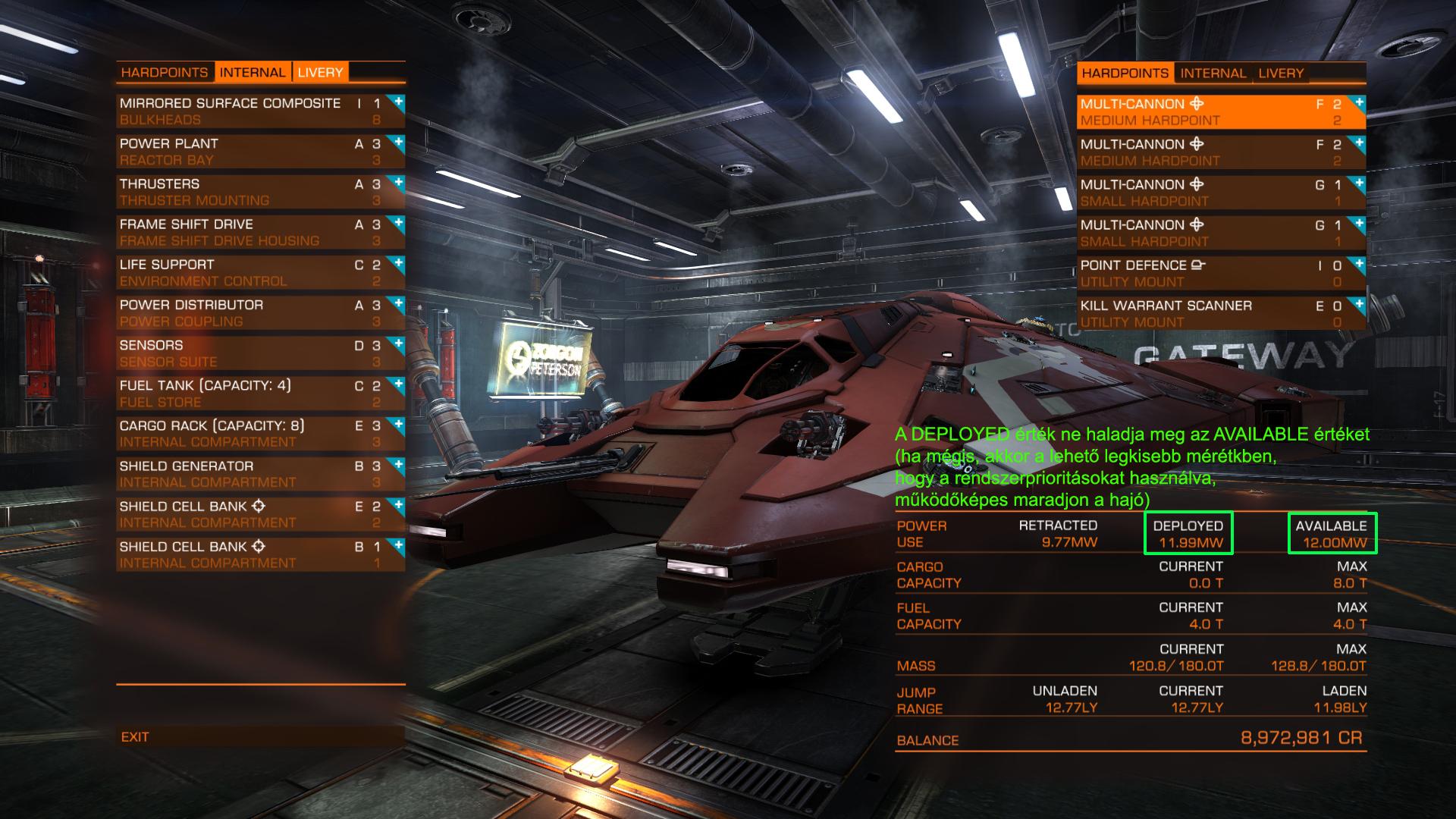The image size is (1456, 819).
Task: Switch to Hardpoints tab above the bulkheads list
Action: point(165,73)
